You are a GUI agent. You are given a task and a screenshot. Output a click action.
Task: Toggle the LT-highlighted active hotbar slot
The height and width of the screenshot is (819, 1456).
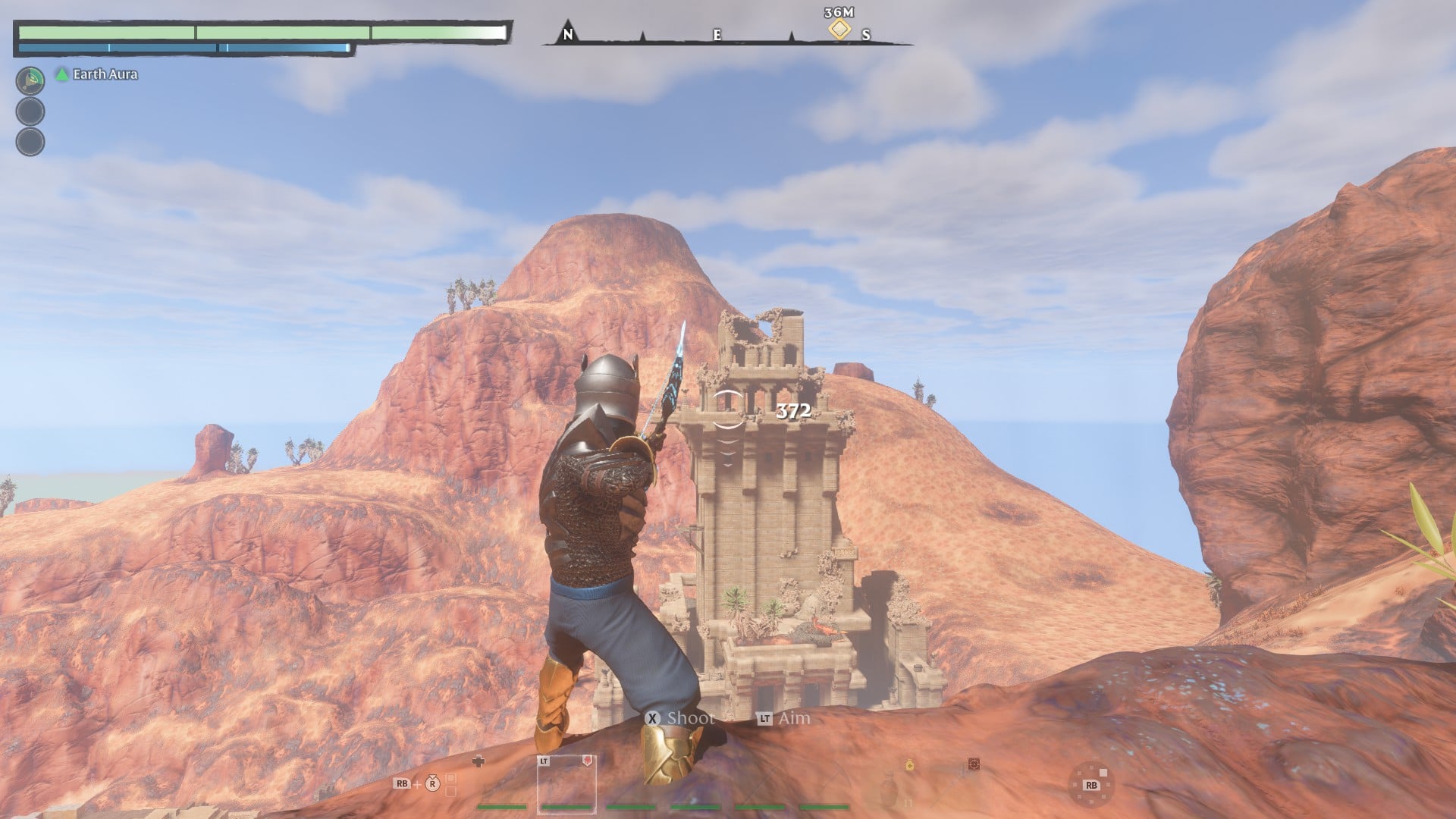pos(566,785)
